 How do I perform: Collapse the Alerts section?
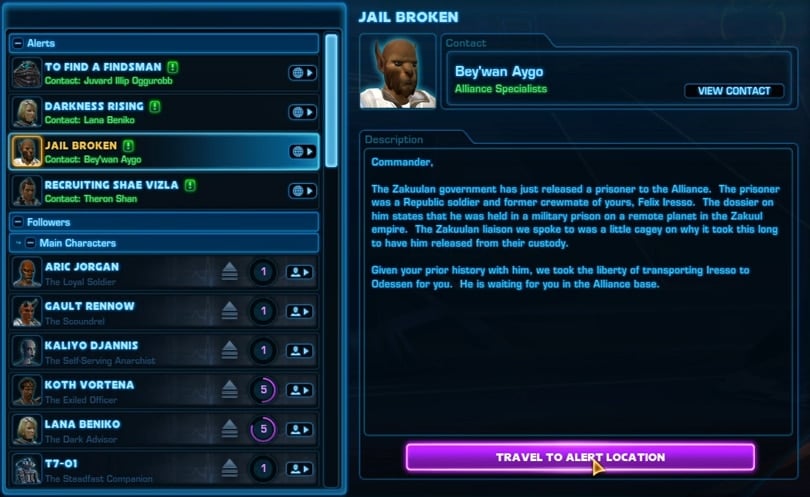click(19, 44)
